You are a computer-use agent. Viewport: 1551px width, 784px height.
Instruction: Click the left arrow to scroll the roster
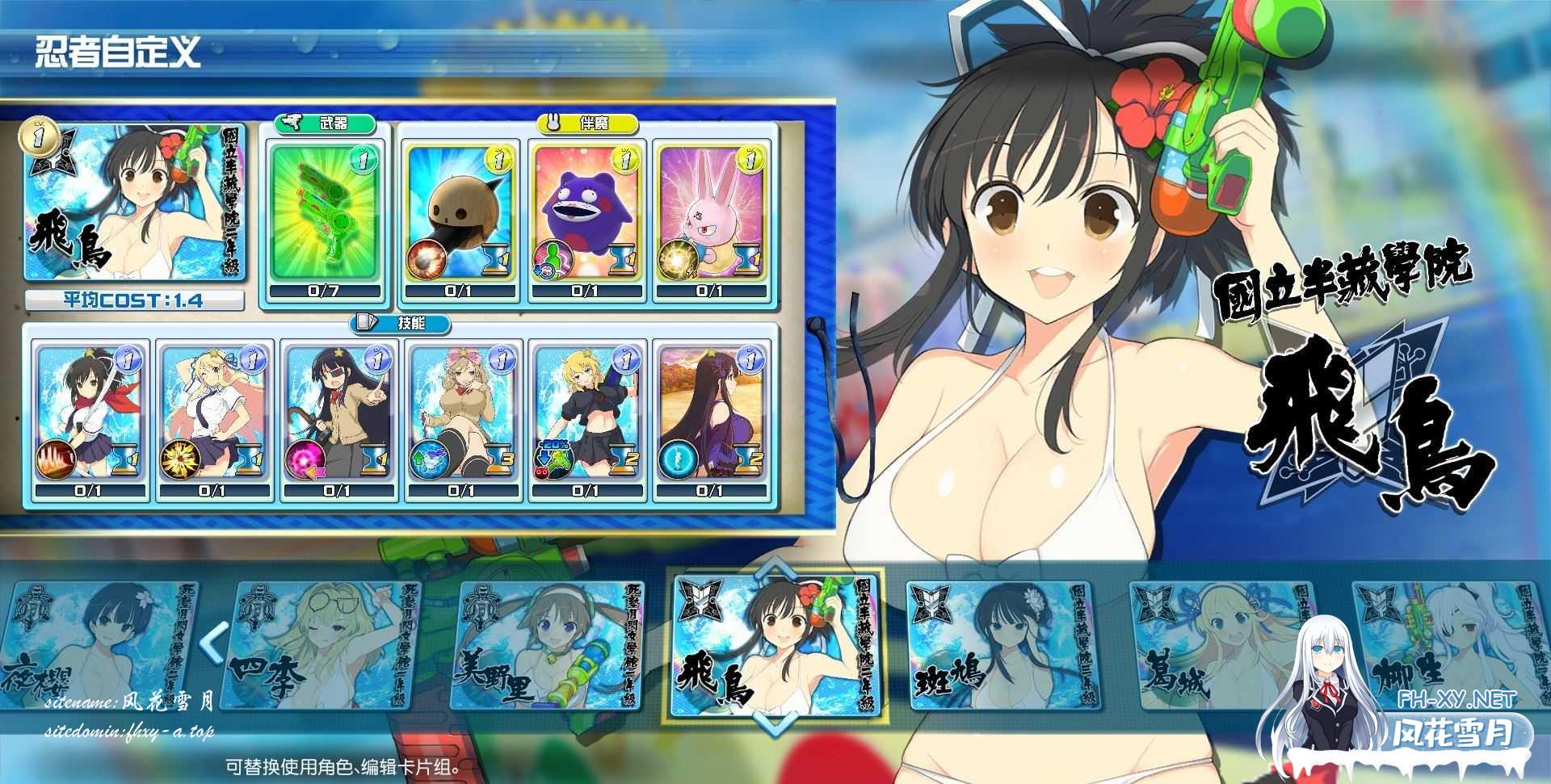(214, 642)
